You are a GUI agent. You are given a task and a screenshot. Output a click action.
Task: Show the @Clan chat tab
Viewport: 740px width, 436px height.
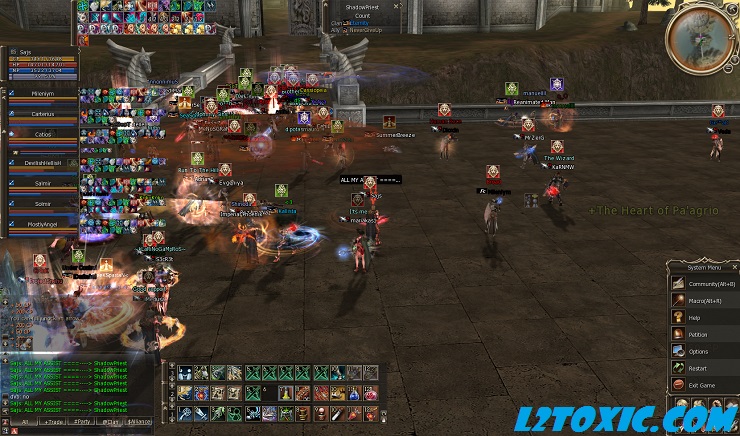[110, 422]
